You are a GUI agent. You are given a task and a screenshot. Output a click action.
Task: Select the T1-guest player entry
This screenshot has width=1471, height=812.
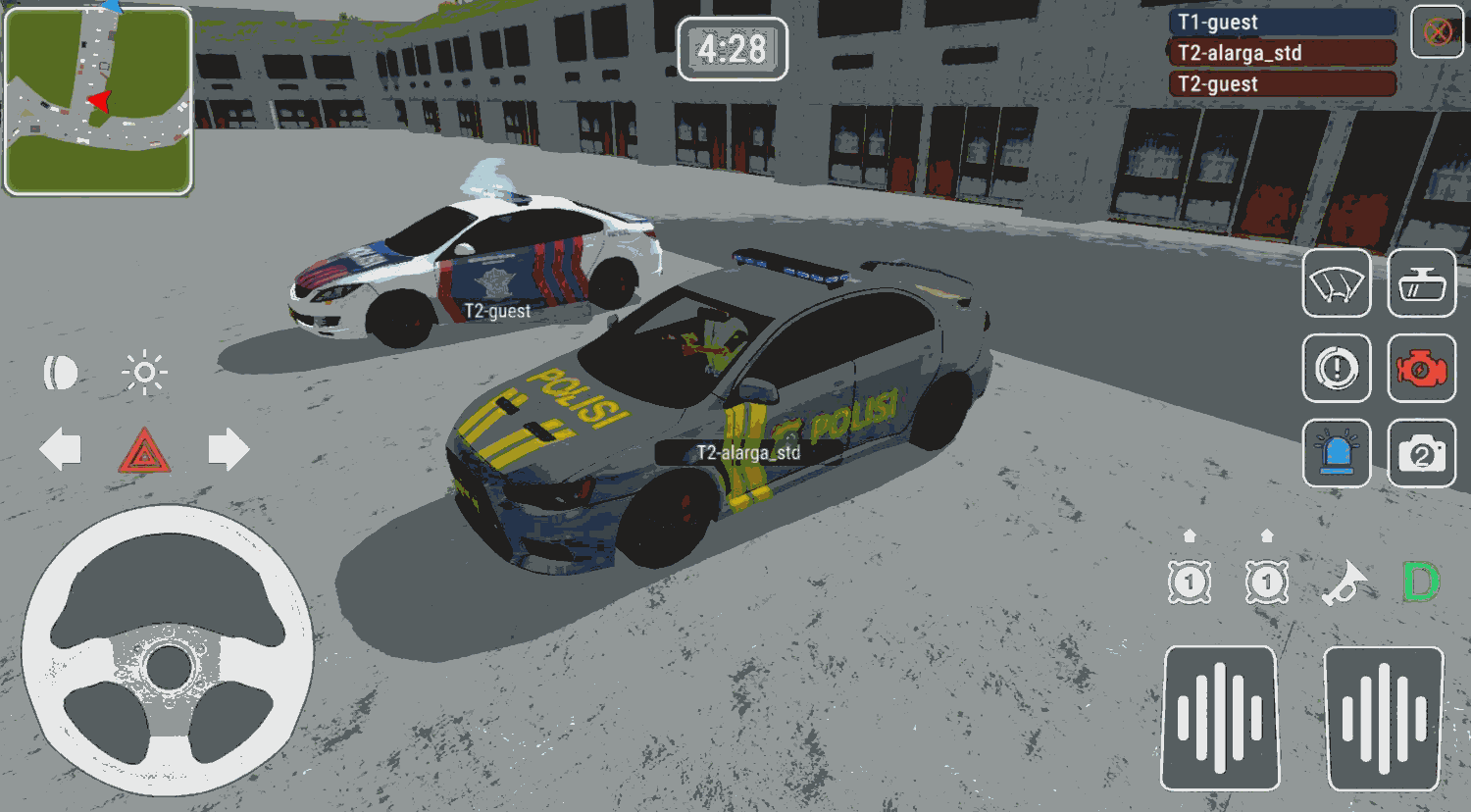[1281, 22]
